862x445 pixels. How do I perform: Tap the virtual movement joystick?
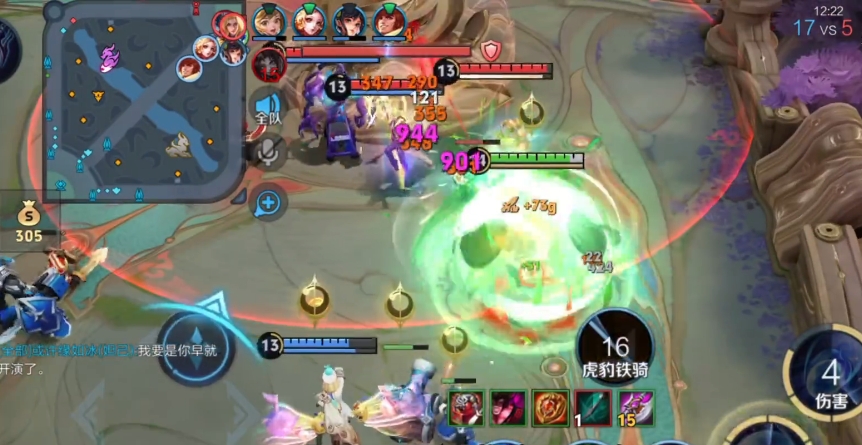coord(195,347)
